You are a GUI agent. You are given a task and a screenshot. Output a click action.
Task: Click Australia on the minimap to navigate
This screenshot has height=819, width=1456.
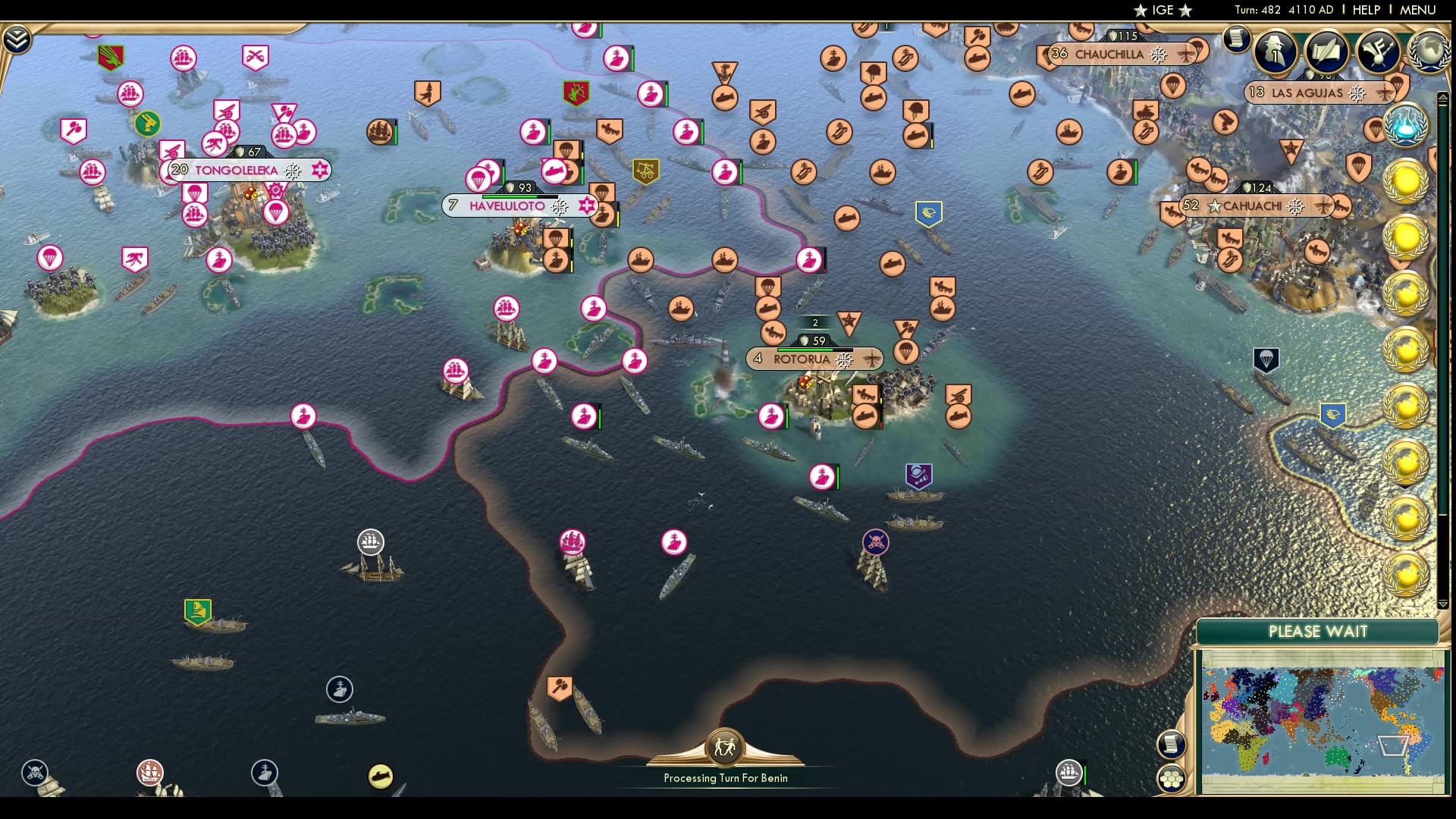(x=1338, y=755)
